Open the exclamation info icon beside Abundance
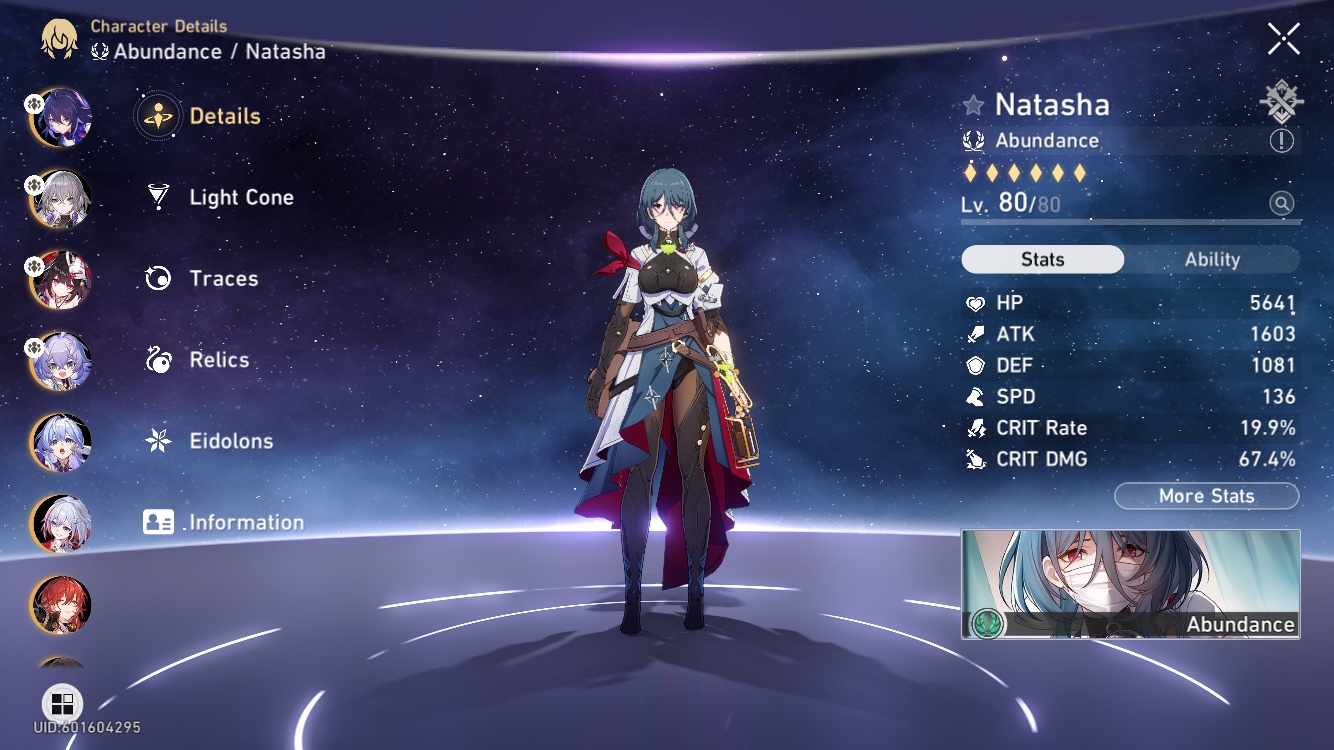Image resolution: width=1334 pixels, height=750 pixels. pos(1281,141)
